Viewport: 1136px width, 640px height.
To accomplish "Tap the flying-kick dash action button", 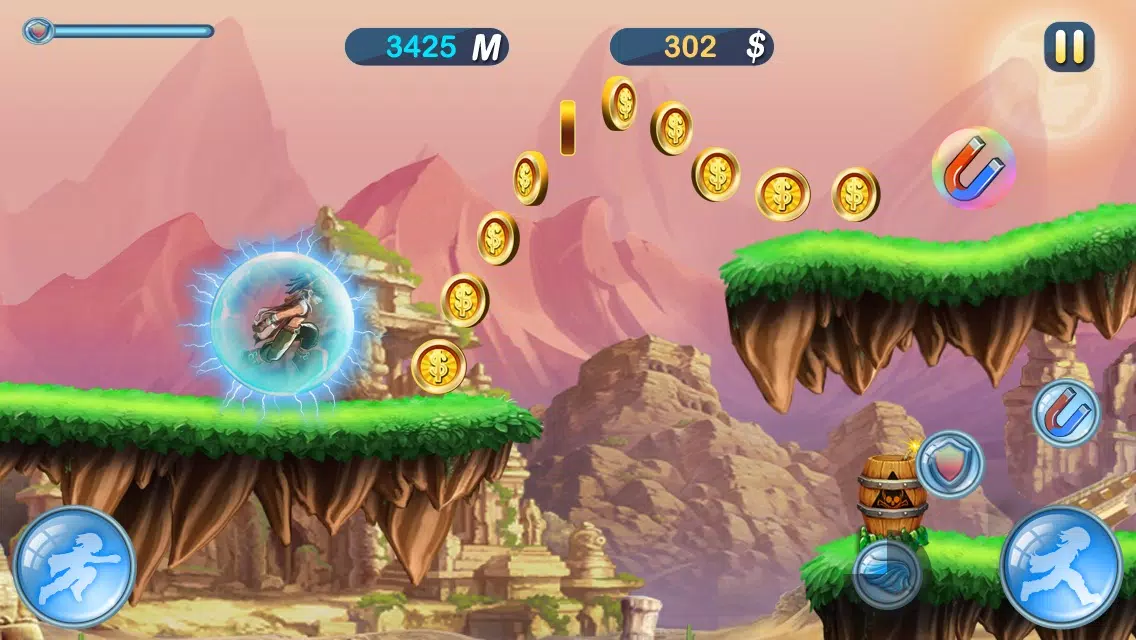I will click(74, 567).
